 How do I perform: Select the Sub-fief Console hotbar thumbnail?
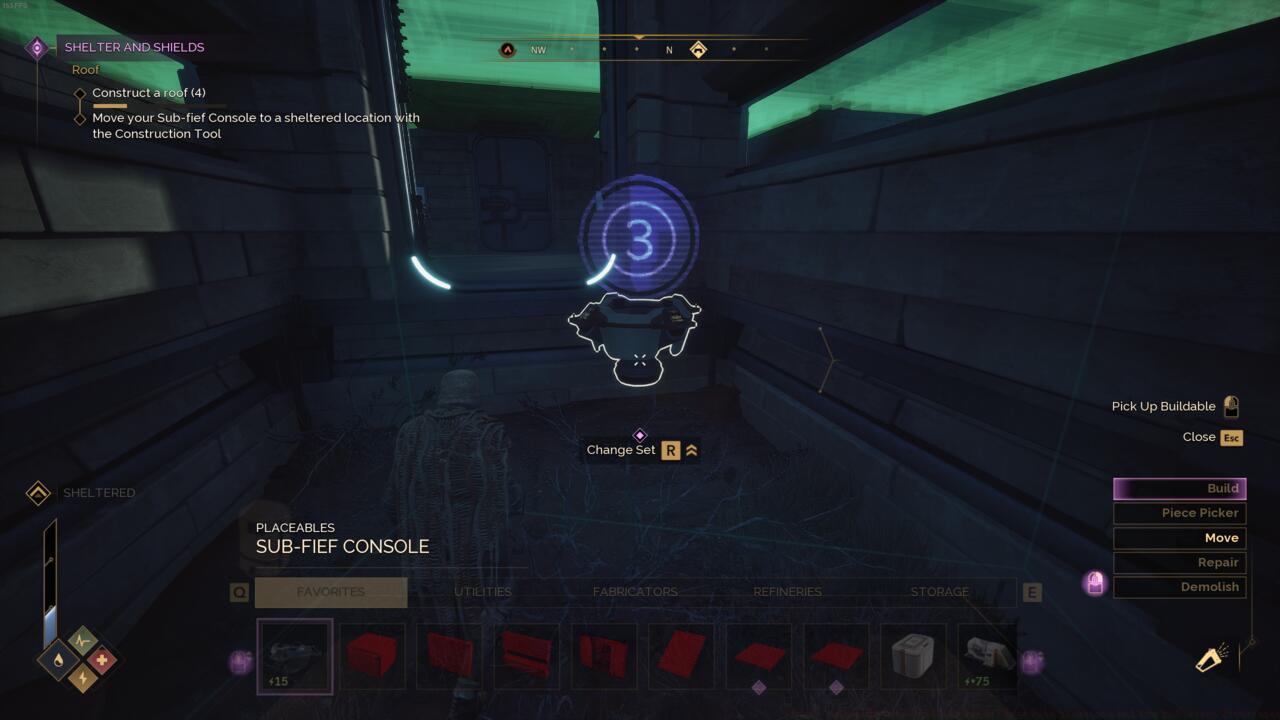295,656
